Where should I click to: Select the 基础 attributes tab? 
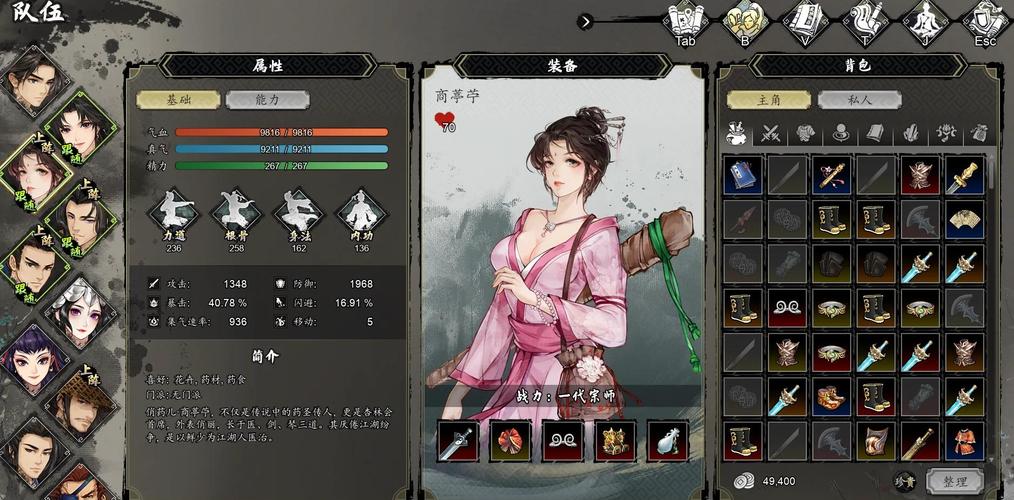[178, 100]
